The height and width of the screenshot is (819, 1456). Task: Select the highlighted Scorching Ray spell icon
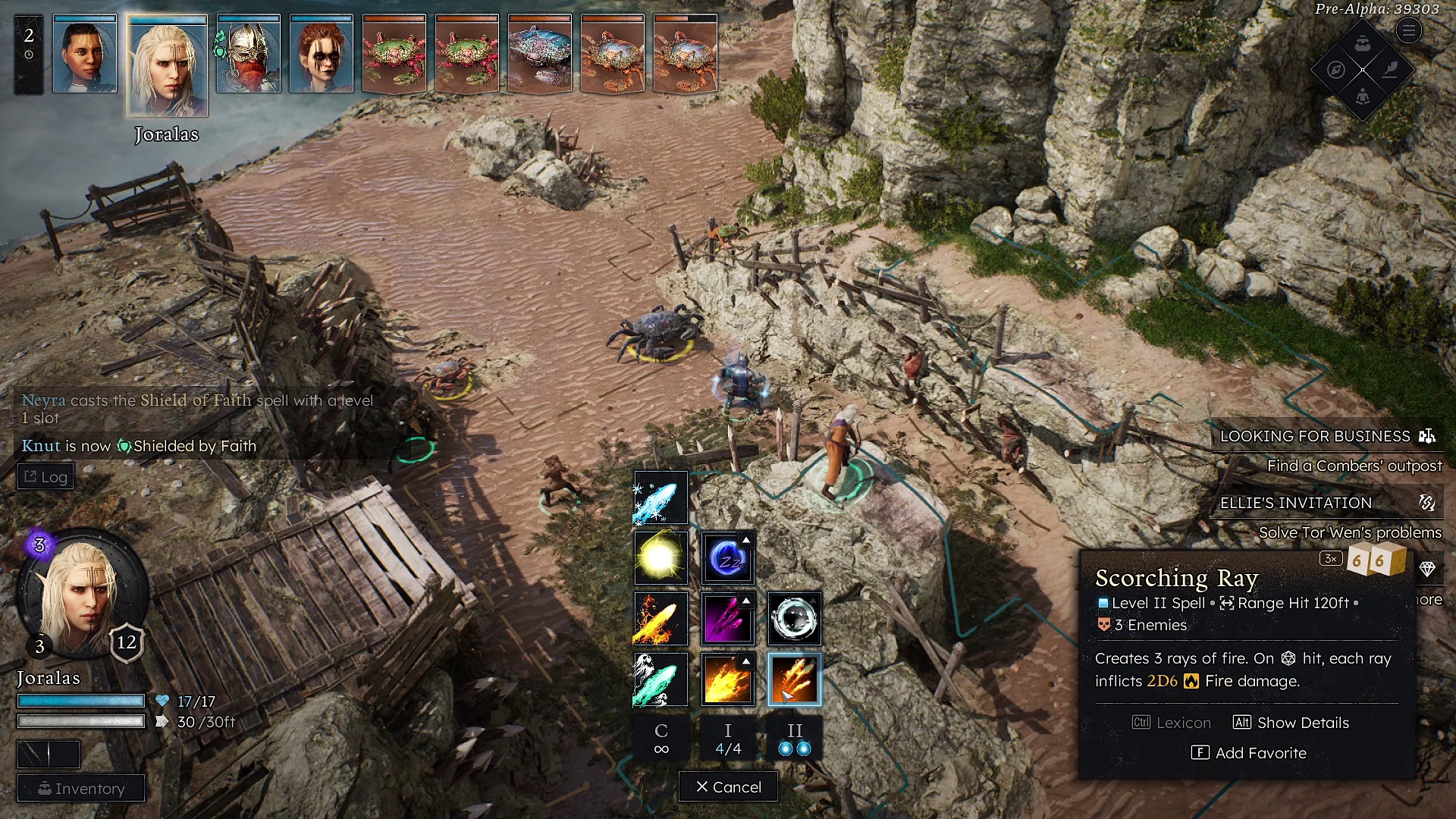(794, 679)
